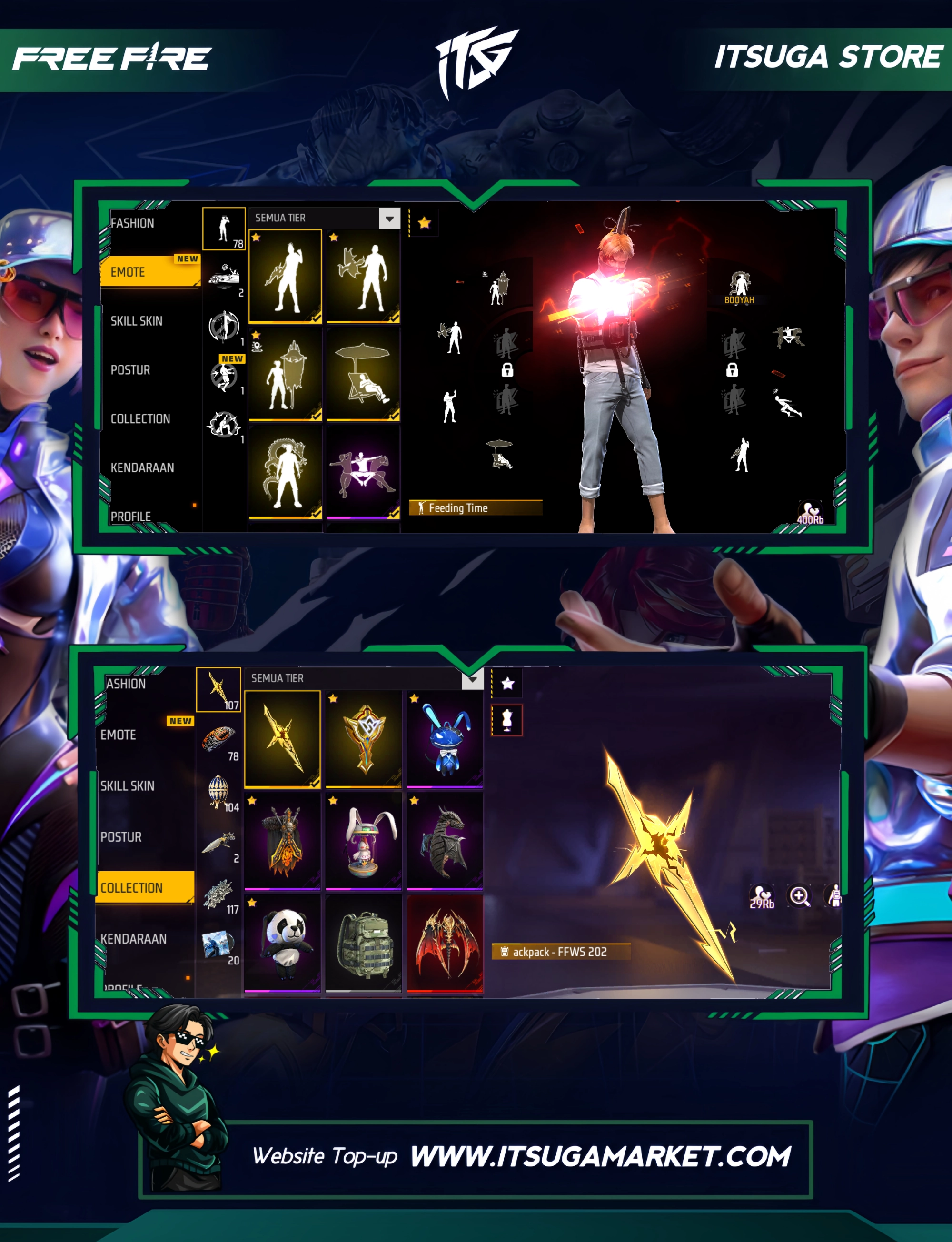Choose the black dragon backpack tile
Image resolution: width=952 pixels, height=1242 pixels.
point(445,841)
